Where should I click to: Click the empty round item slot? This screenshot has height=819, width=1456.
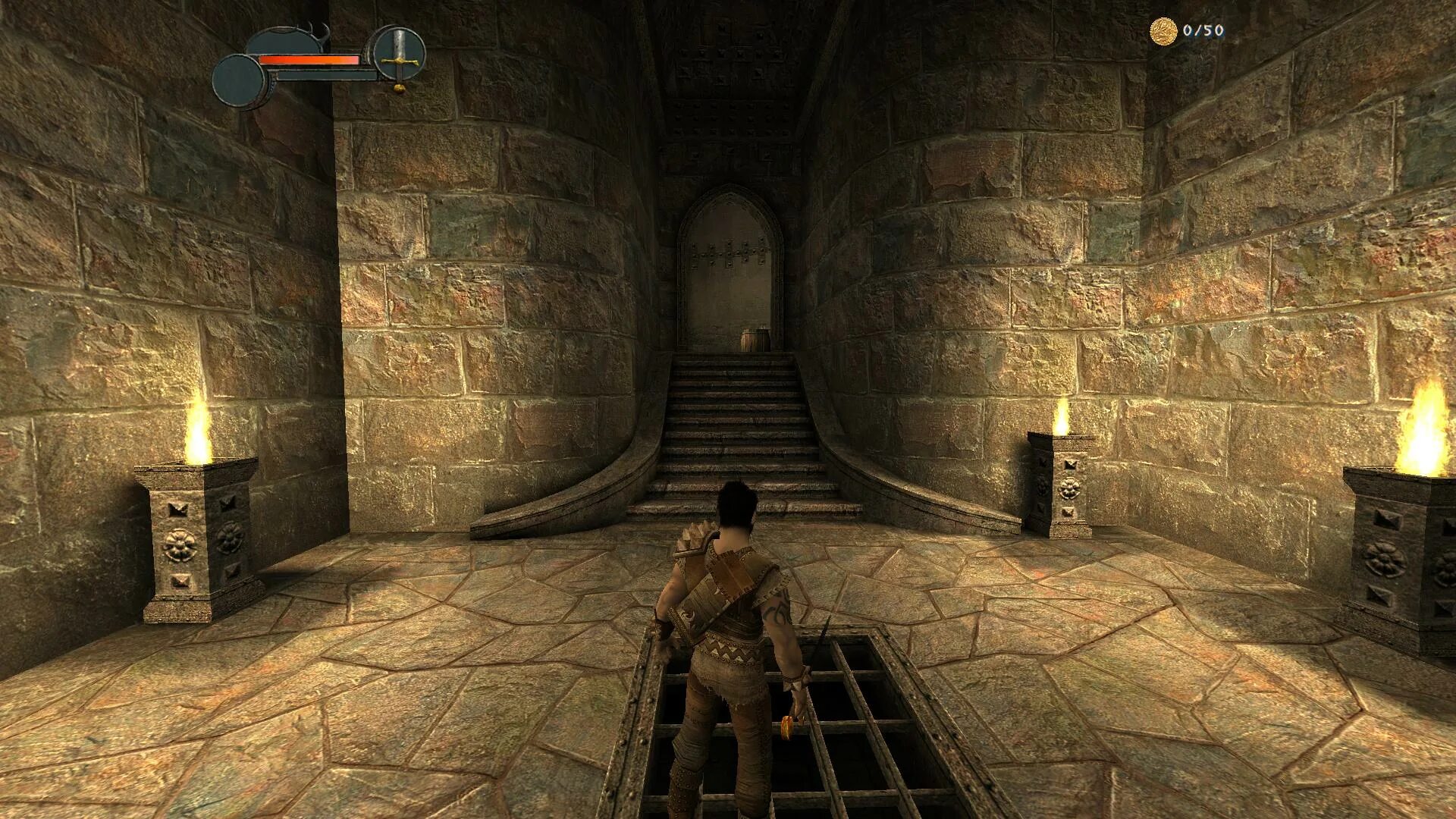pos(240,82)
